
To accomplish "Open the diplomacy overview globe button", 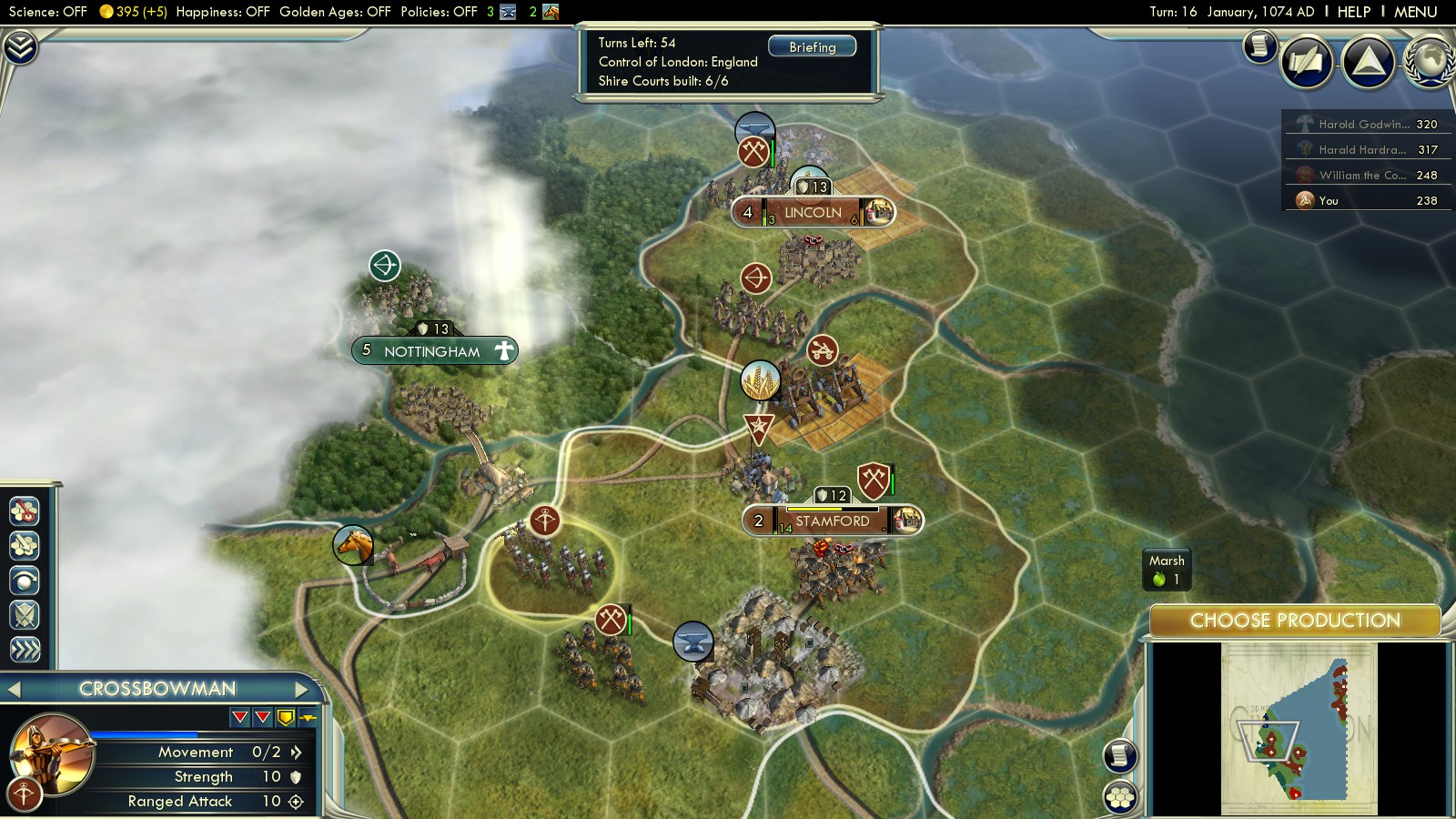I will click(x=1430, y=62).
